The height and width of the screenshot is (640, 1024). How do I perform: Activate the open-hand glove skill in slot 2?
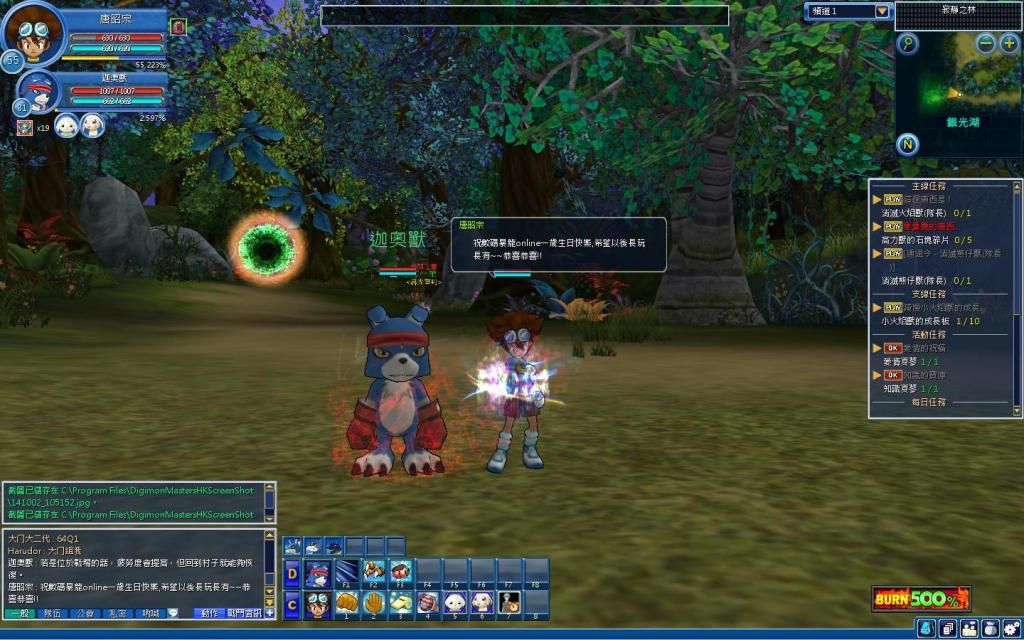click(x=374, y=603)
